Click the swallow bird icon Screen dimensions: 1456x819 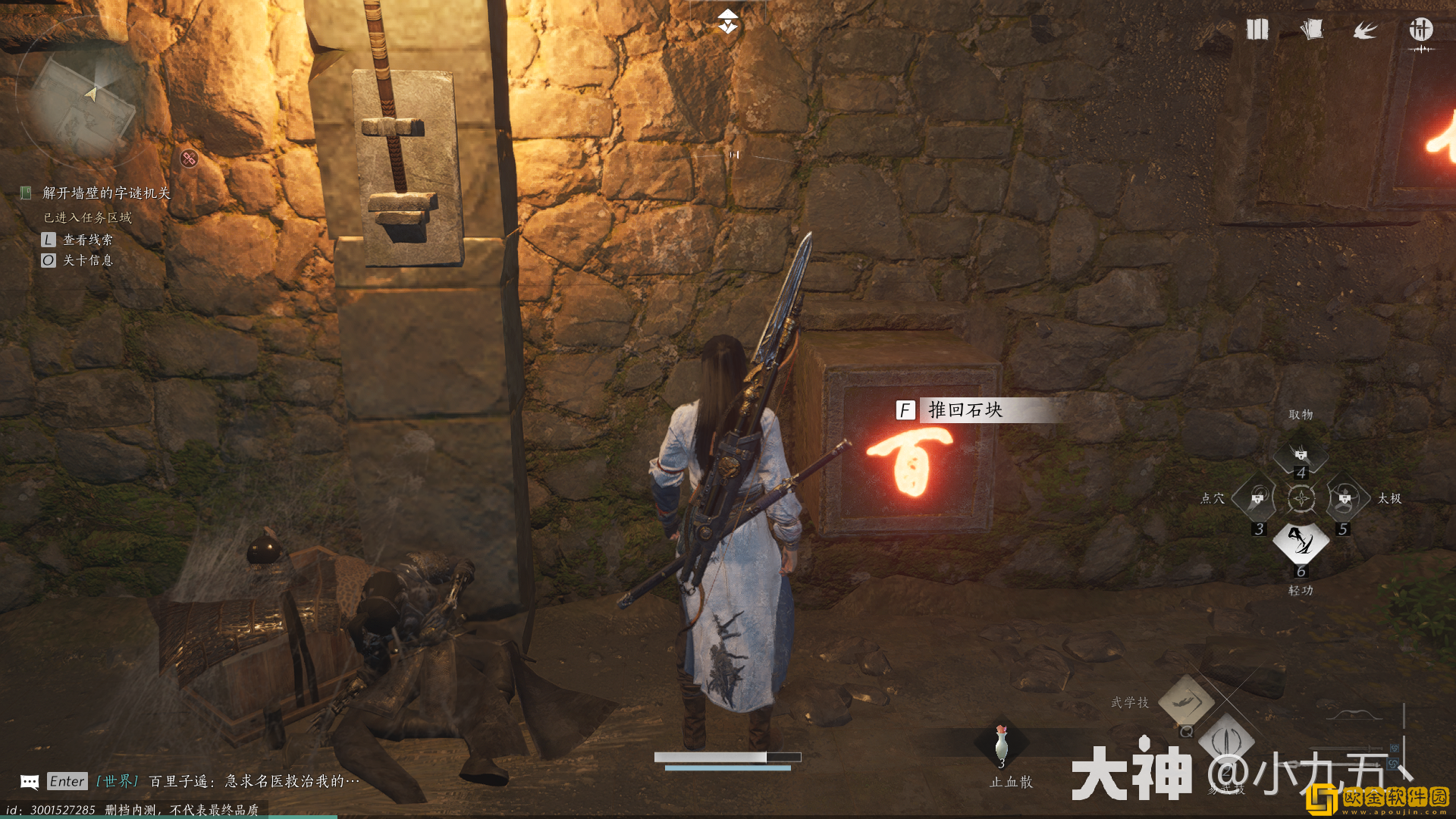pyautogui.click(x=1365, y=30)
